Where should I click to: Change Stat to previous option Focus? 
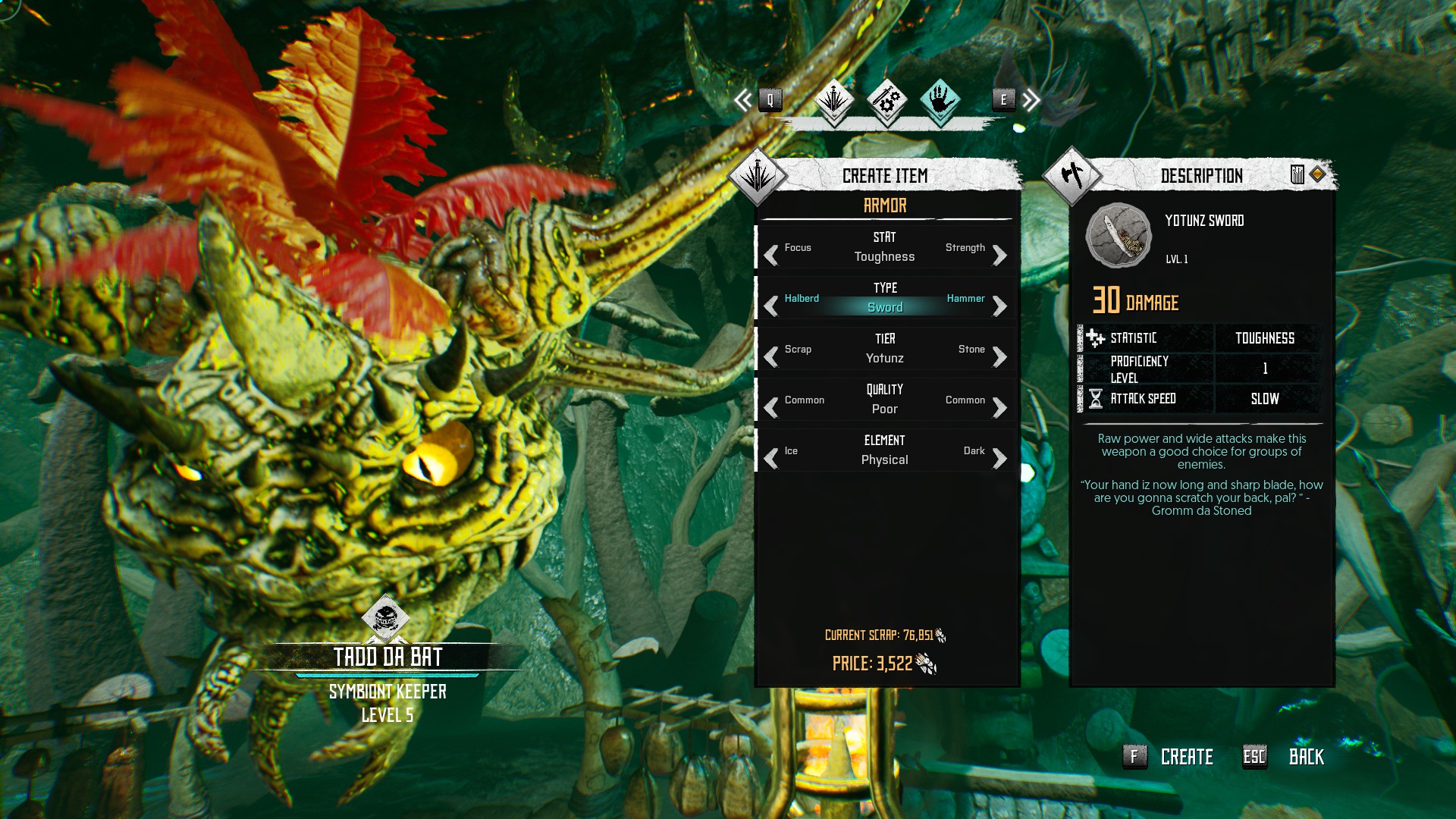tap(772, 256)
